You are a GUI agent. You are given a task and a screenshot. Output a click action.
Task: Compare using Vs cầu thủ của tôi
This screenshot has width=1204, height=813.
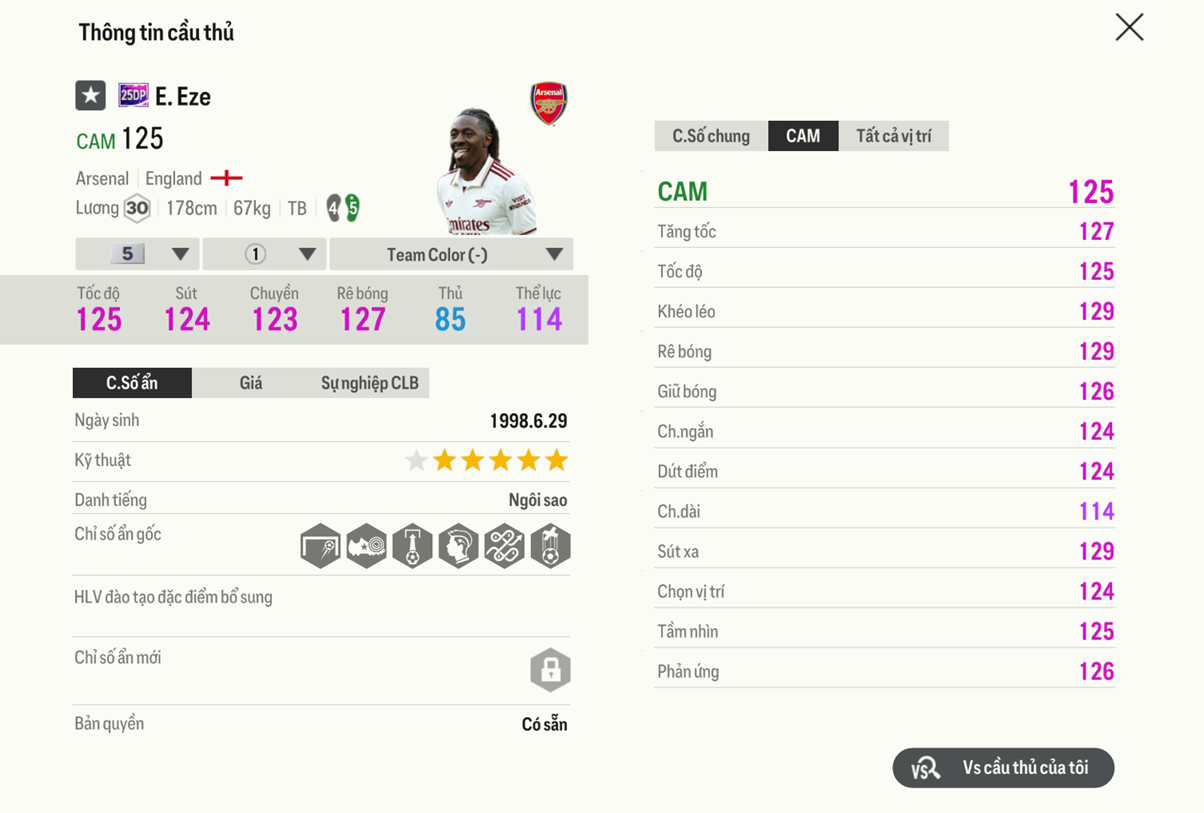pyautogui.click(x=1003, y=768)
